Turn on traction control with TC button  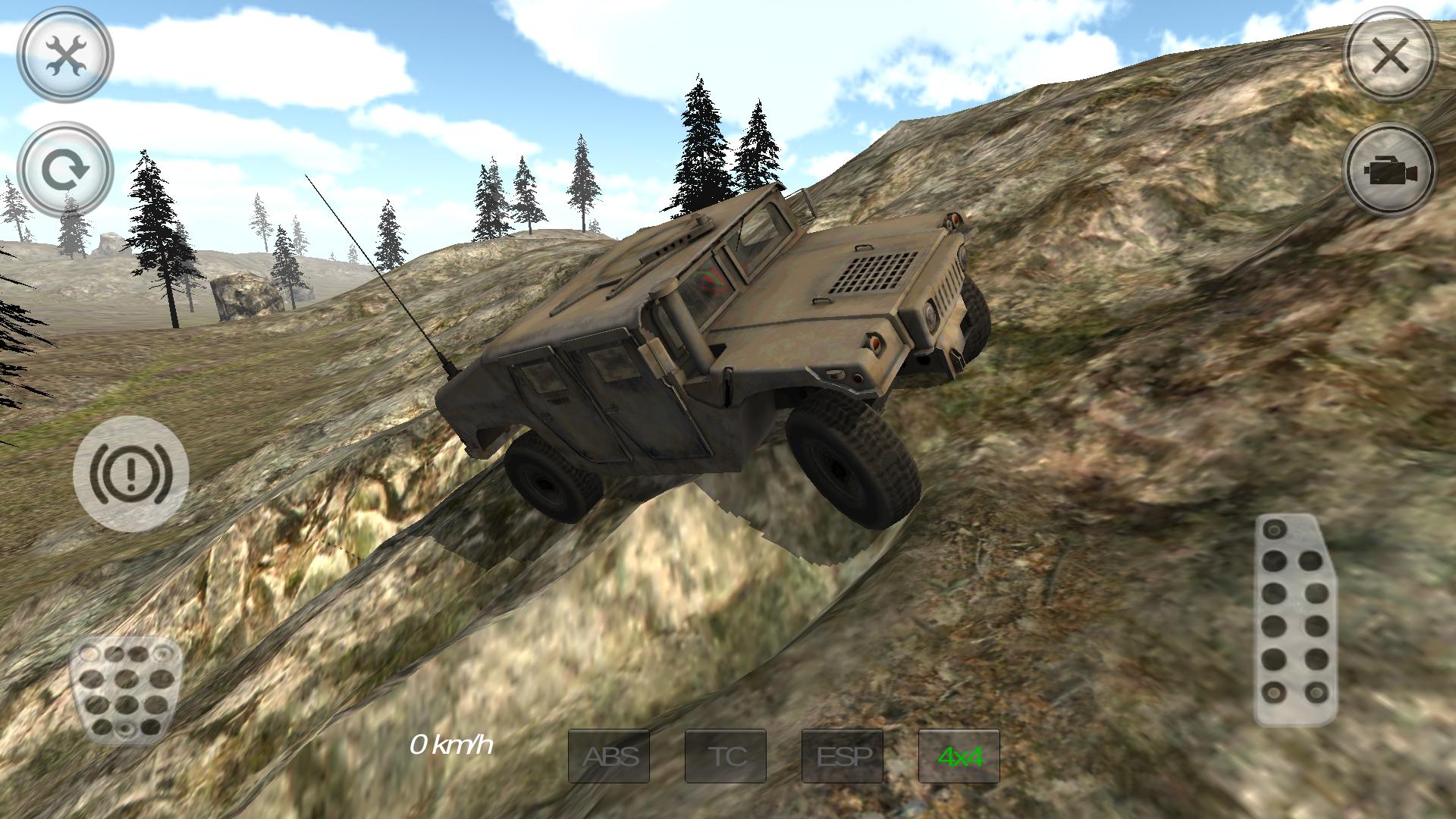pos(726,755)
